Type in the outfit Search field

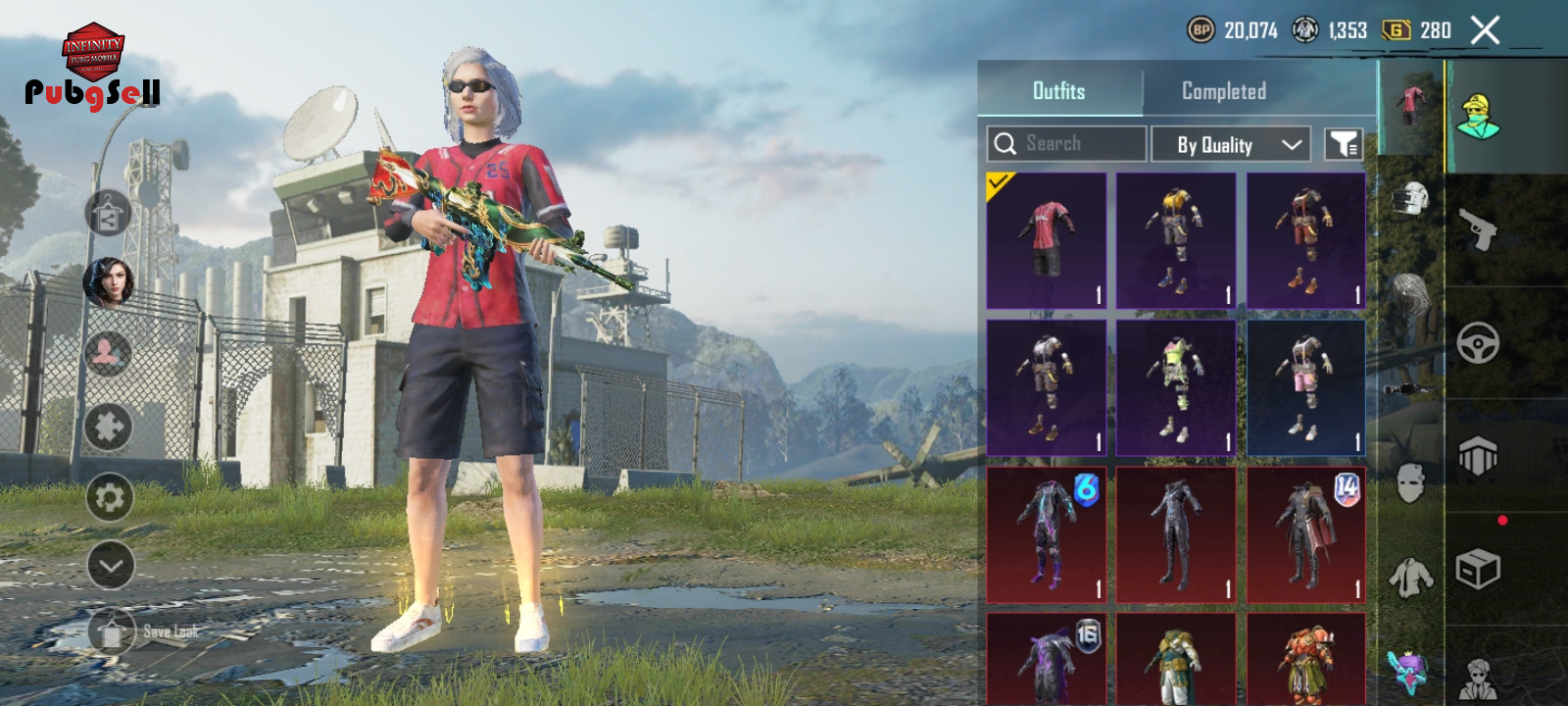point(1078,144)
